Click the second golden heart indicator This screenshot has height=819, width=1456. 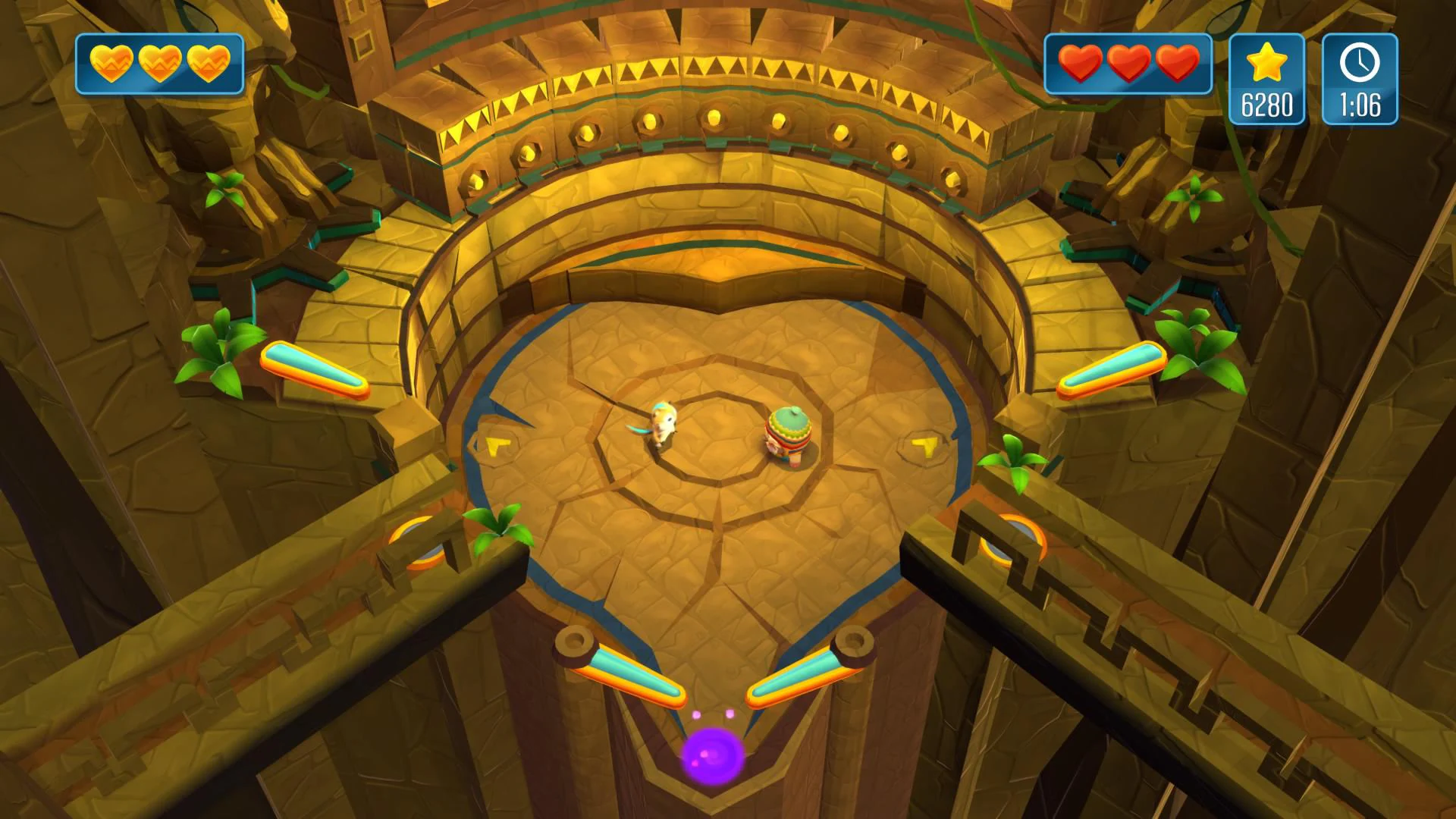pos(161,64)
